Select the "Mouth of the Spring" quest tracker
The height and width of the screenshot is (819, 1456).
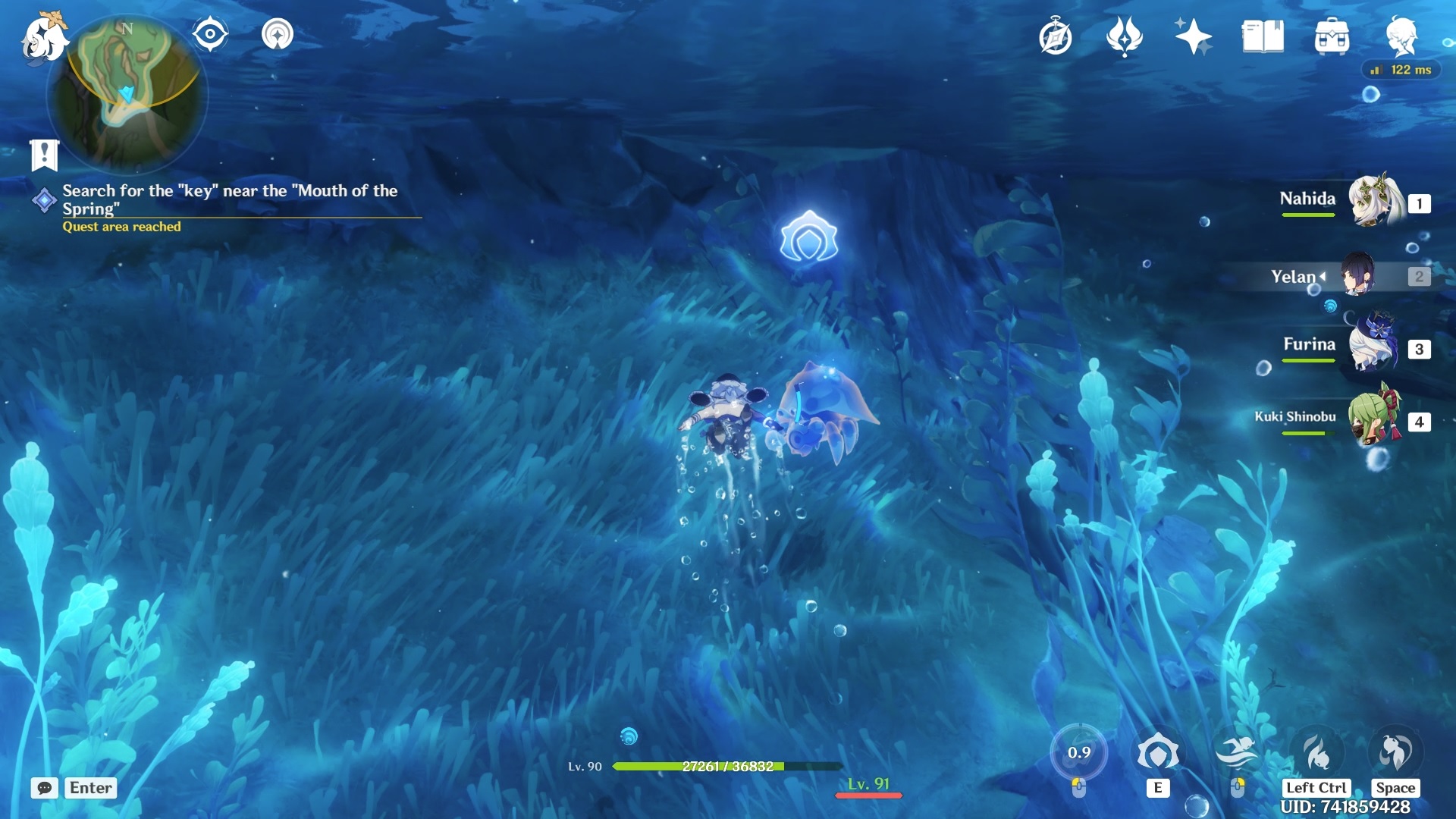point(229,199)
